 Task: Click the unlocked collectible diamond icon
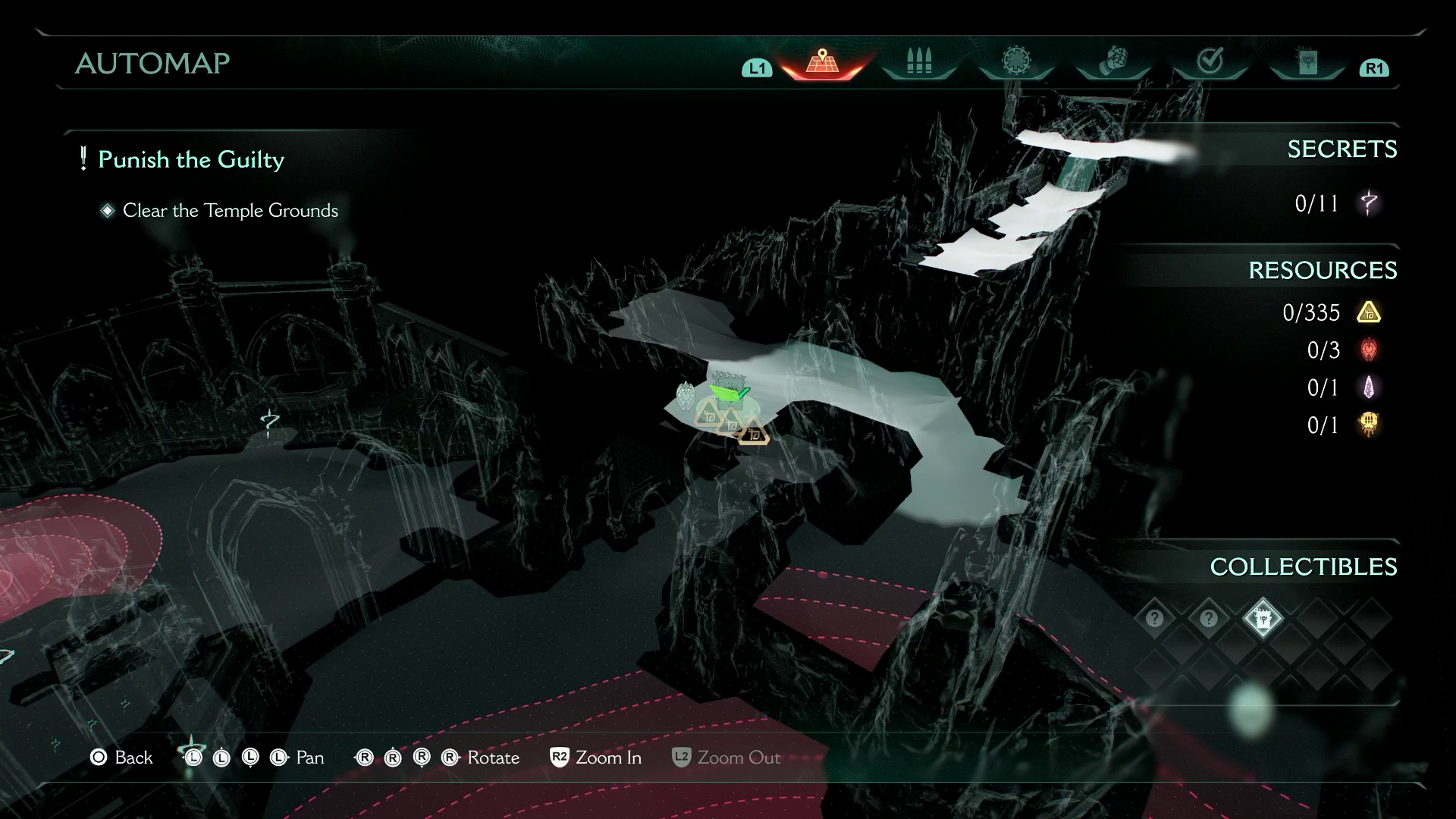(1263, 619)
